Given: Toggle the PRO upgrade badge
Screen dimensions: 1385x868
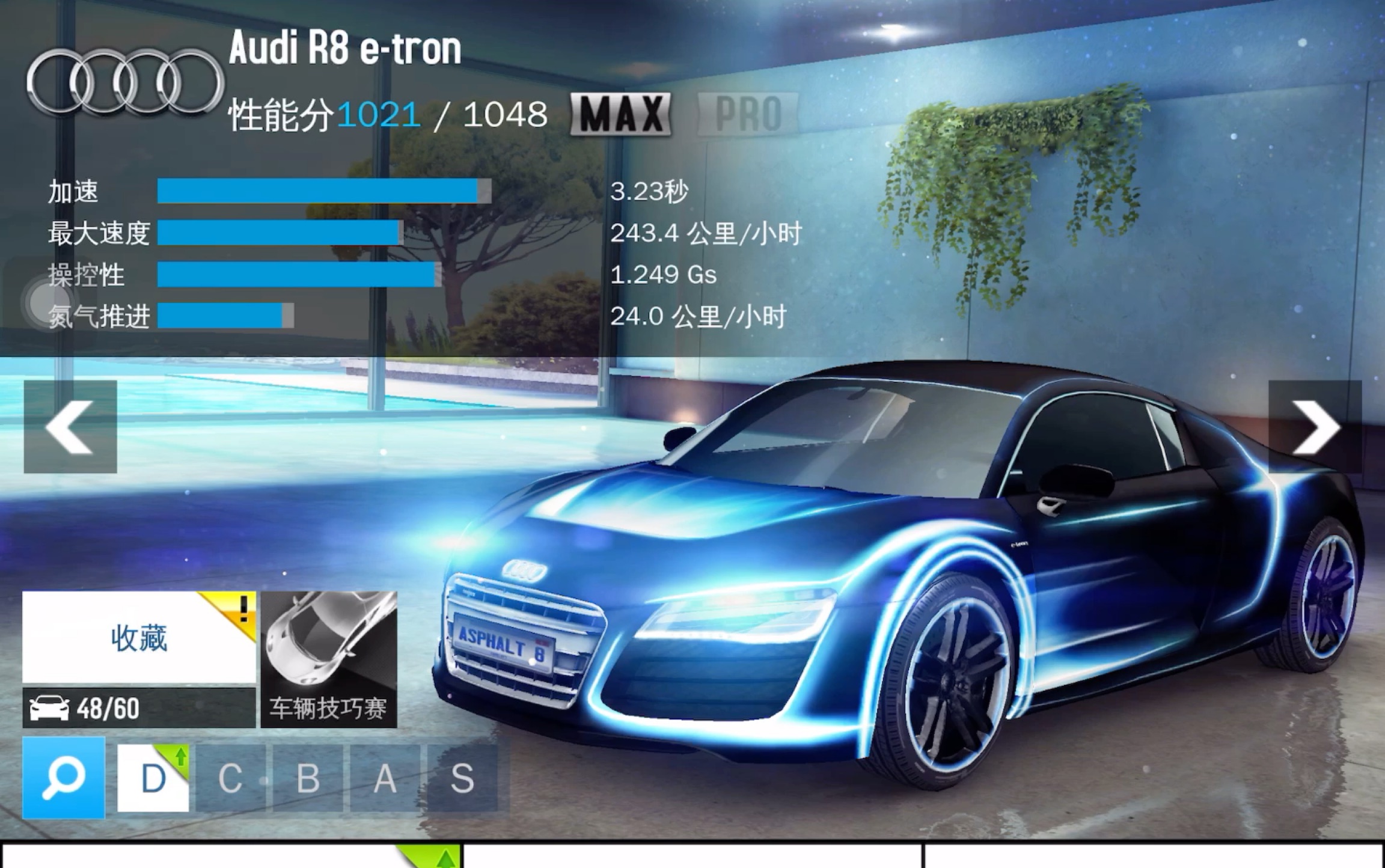Looking at the screenshot, I should (x=748, y=114).
